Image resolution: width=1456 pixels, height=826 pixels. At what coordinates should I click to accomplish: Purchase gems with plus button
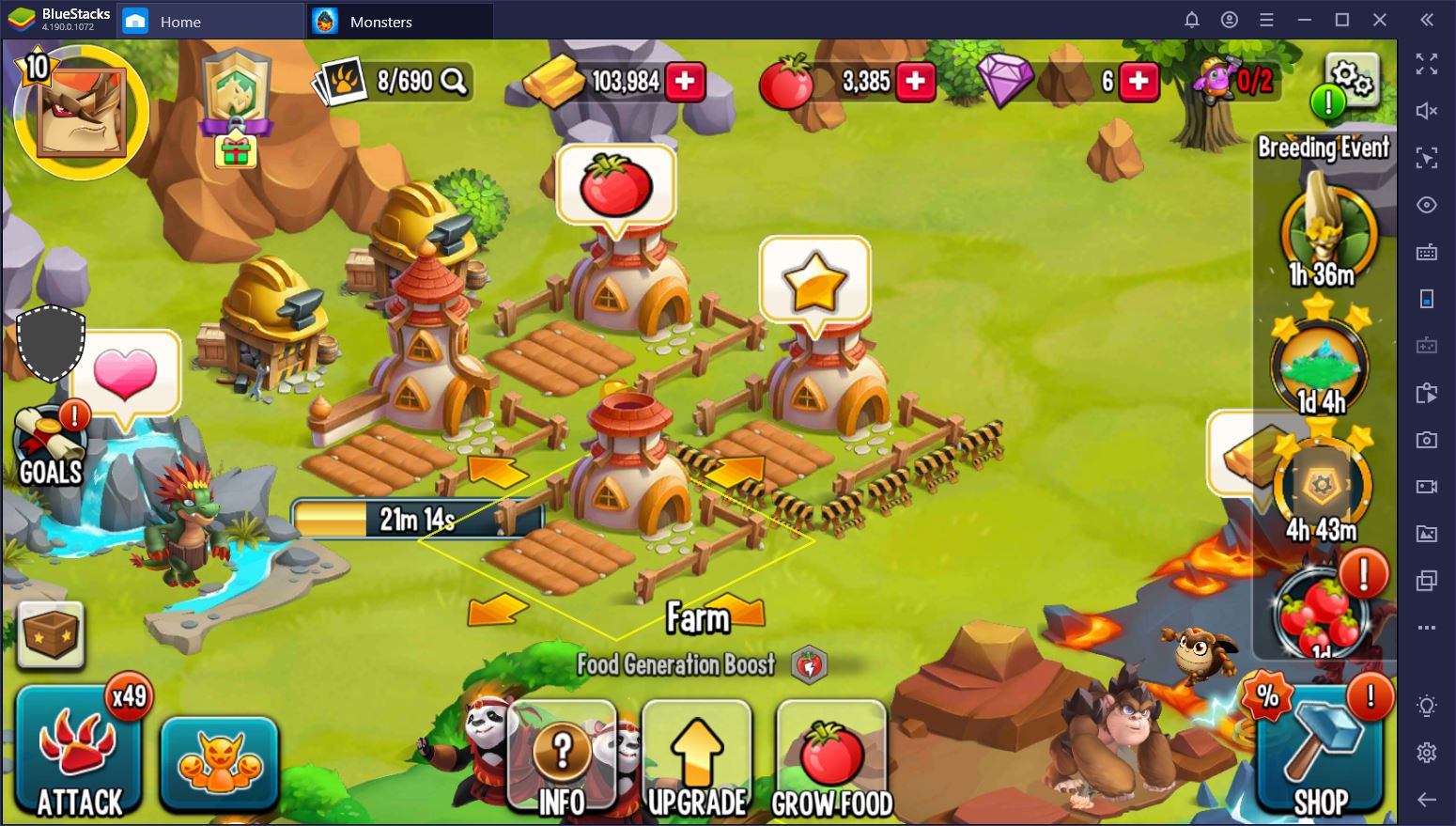[x=1138, y=82]
